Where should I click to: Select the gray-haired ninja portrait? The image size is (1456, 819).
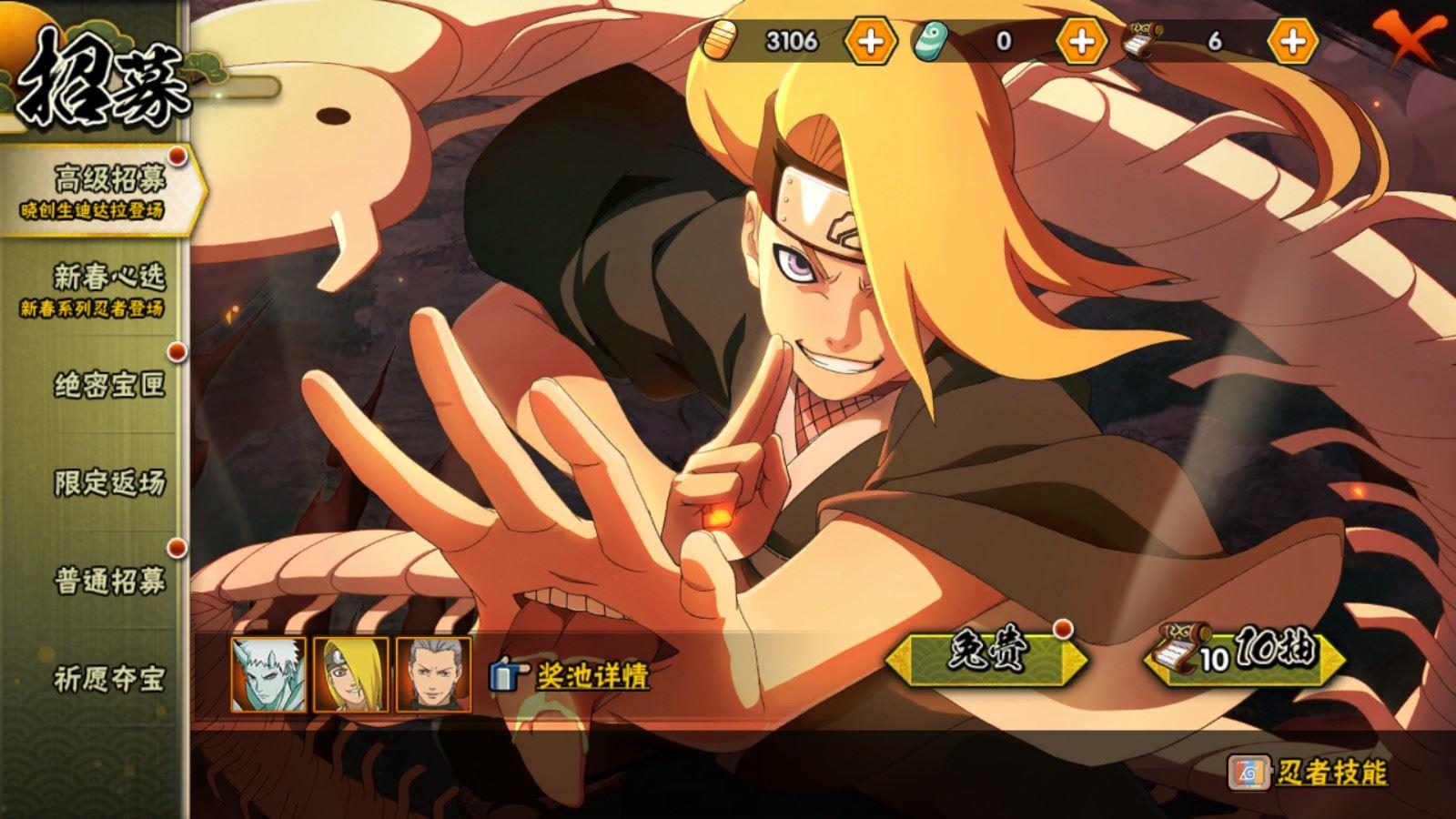click(434, 674)
